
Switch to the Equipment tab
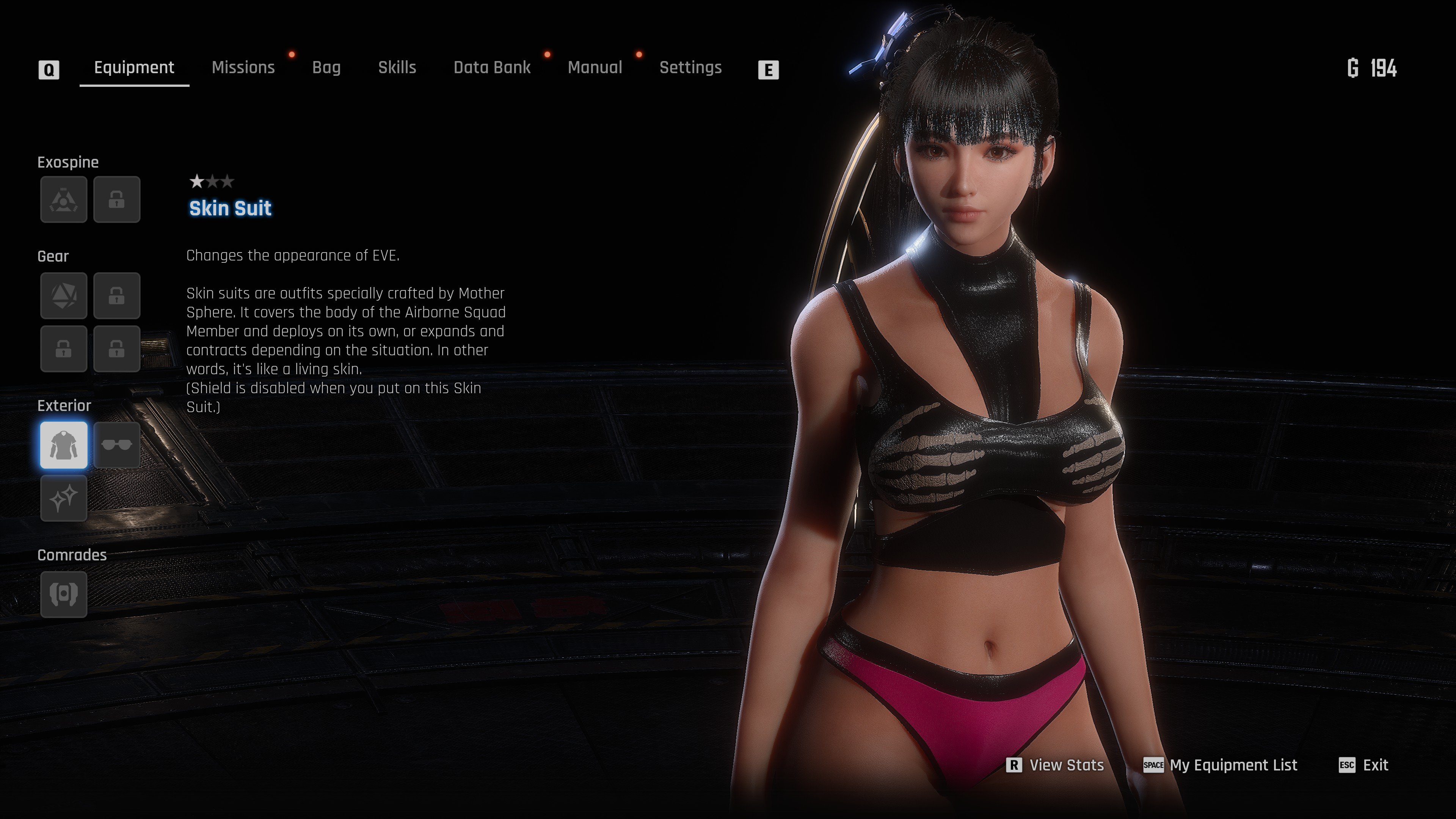coord(134,68)
